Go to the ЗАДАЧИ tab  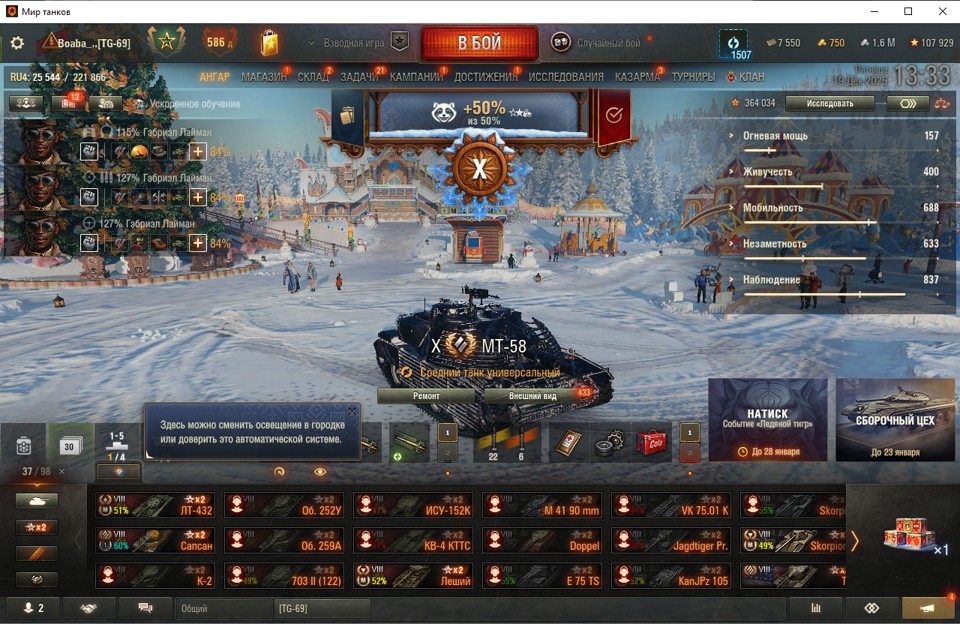coord(359,77)
